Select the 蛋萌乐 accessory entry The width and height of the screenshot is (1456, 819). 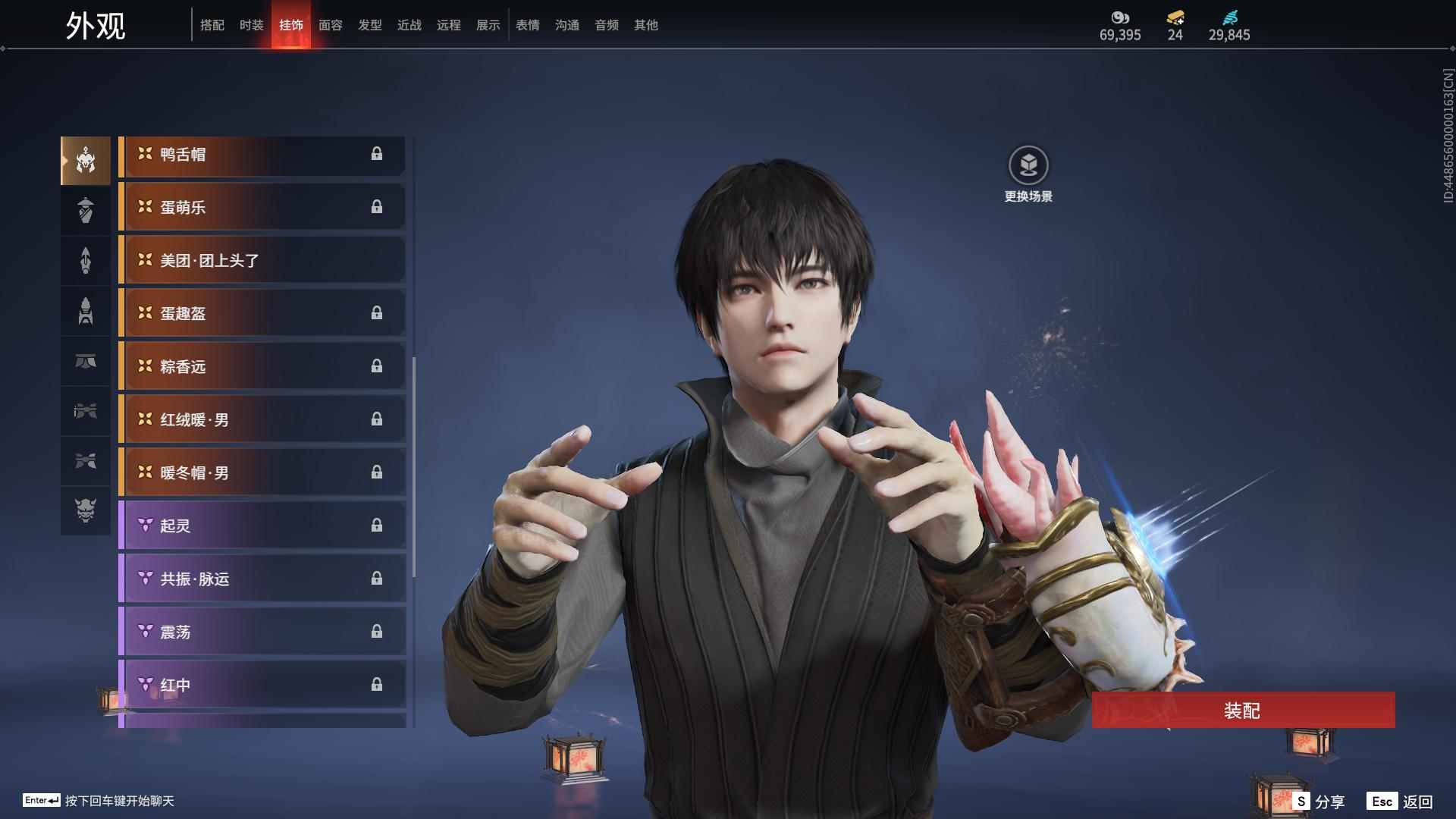coord(262,208)
